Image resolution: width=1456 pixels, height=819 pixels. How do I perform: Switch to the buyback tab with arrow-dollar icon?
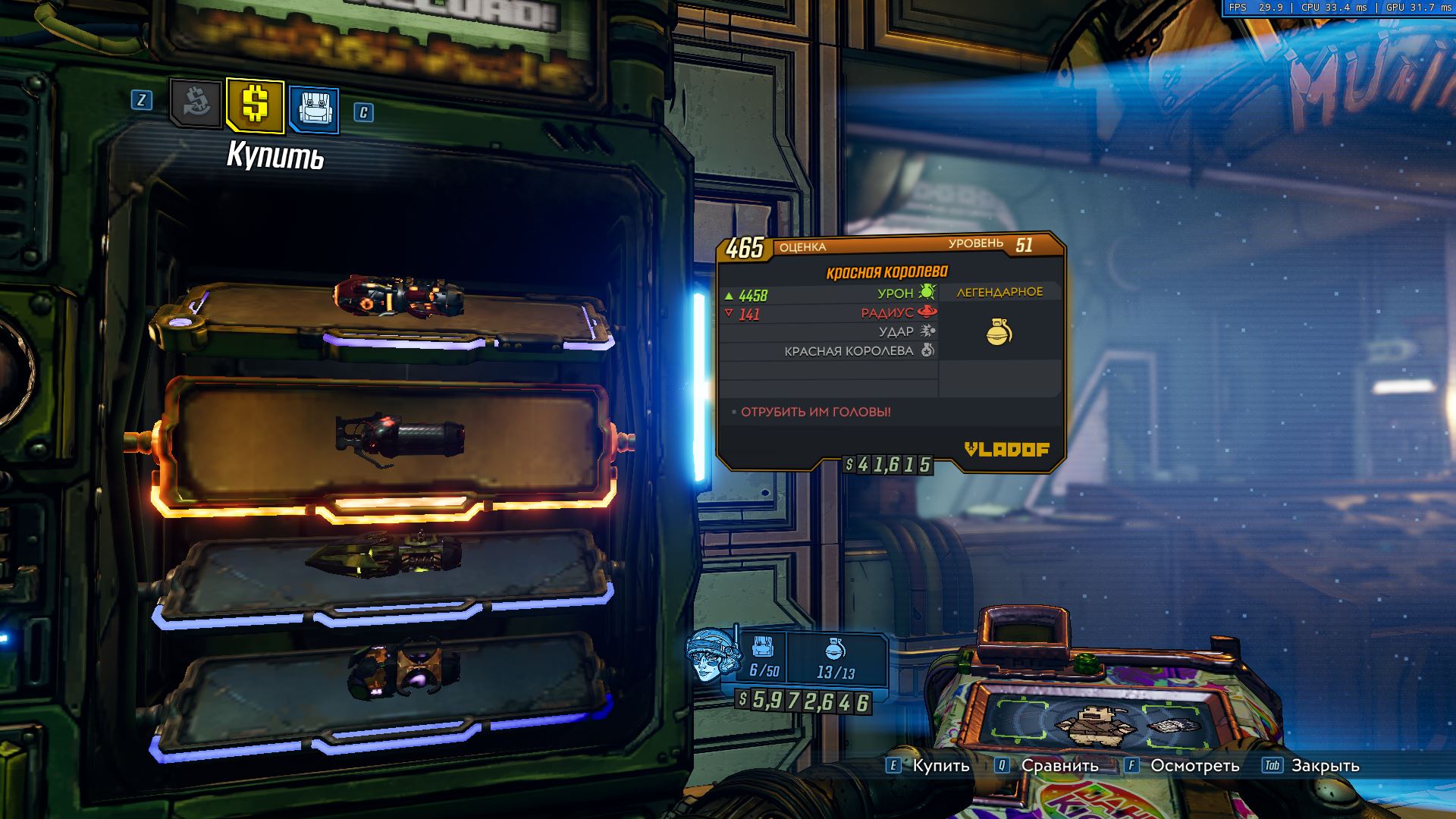pyautogui.click(x=196, y=103)
